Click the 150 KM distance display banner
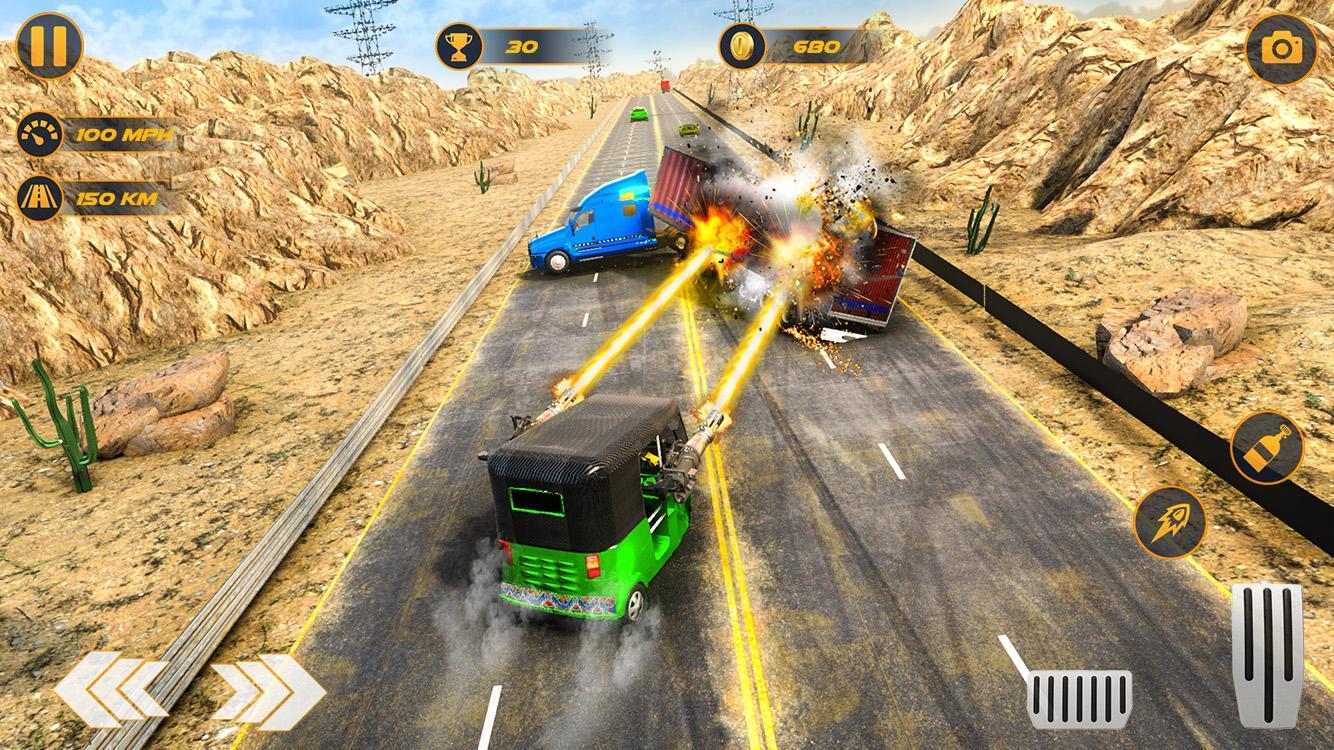1334x750 pixels. [120, 197]
